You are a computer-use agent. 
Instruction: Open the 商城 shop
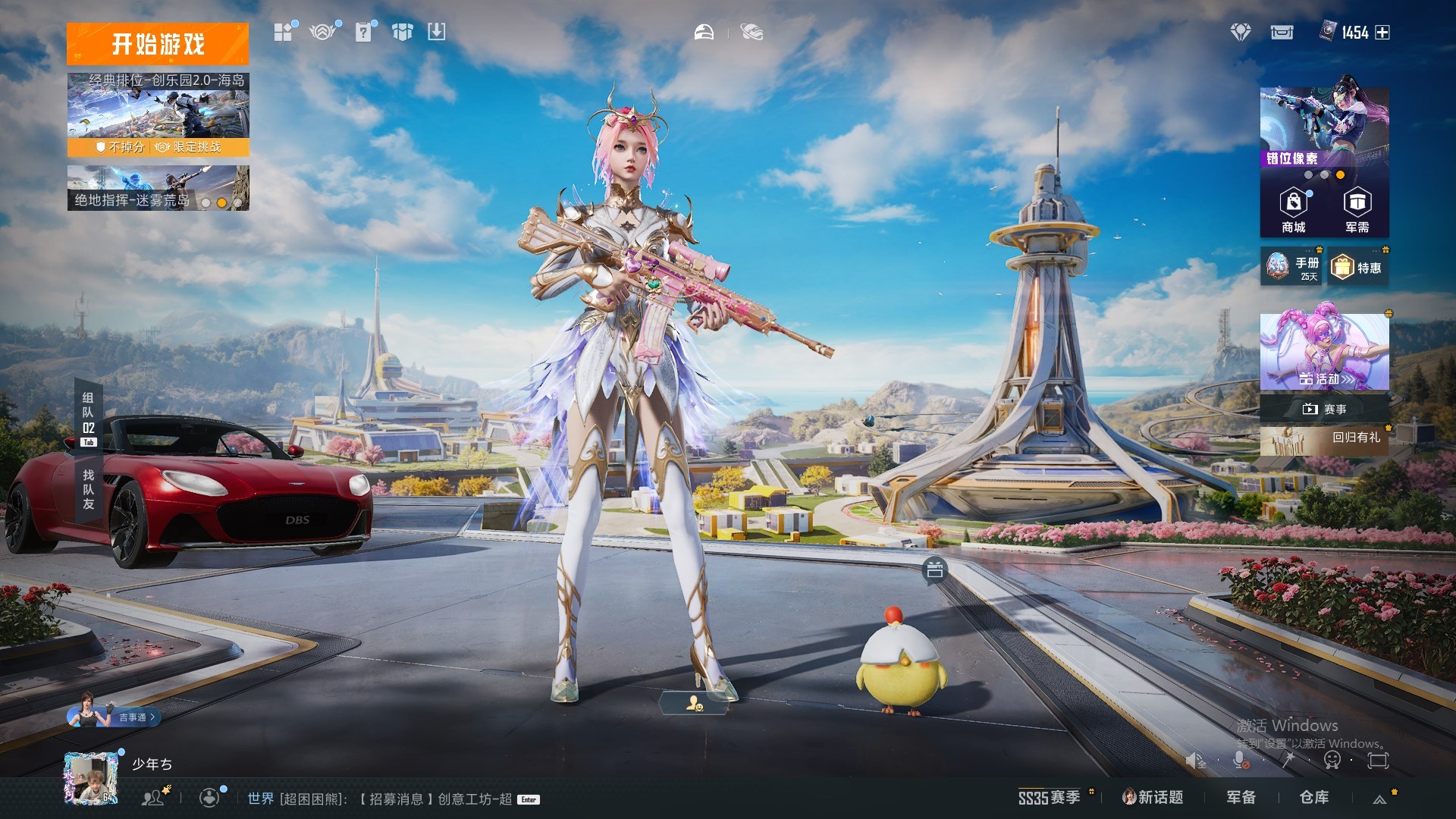(1294, 211)
